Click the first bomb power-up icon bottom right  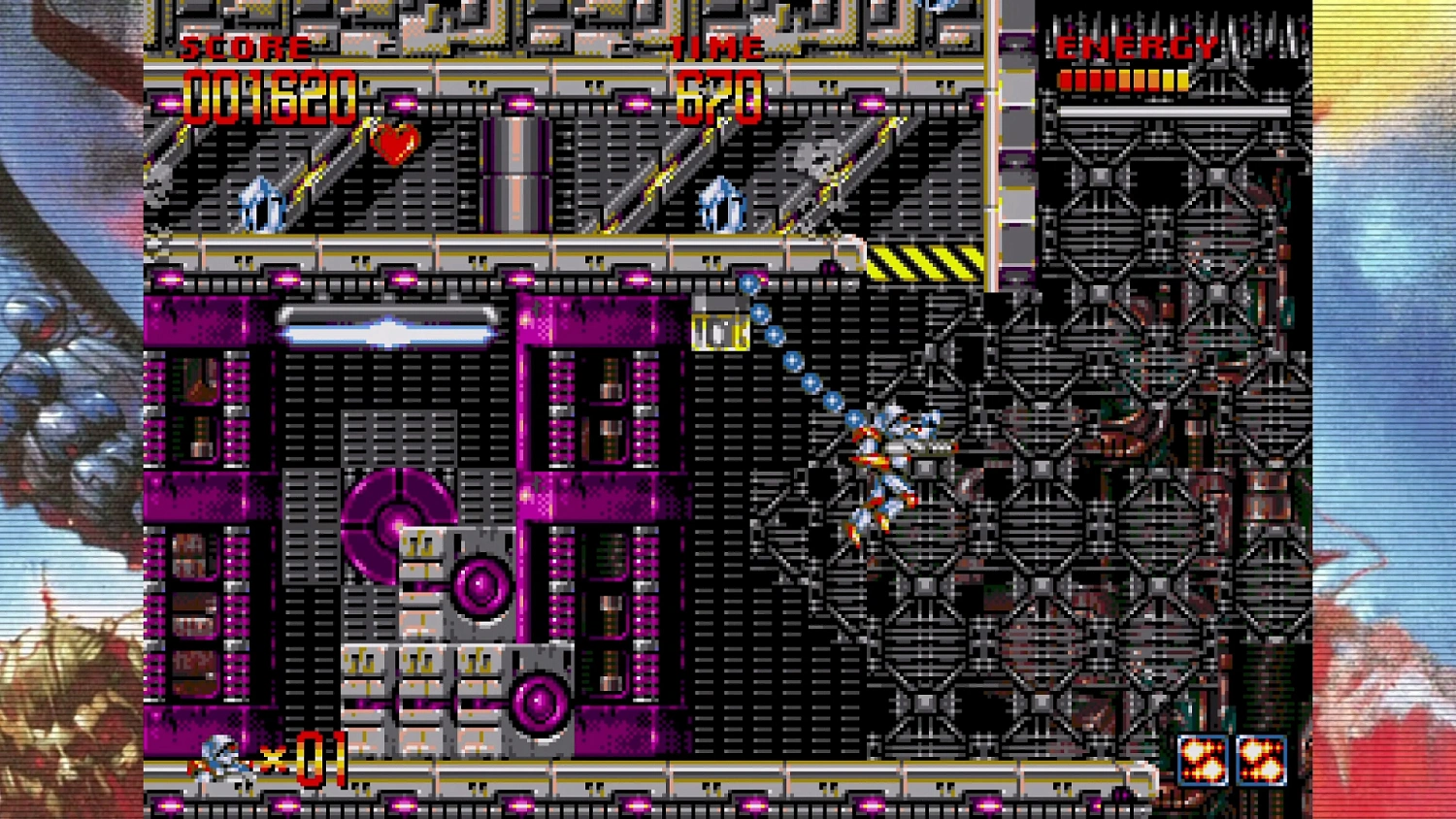(x=1204, y=759)
